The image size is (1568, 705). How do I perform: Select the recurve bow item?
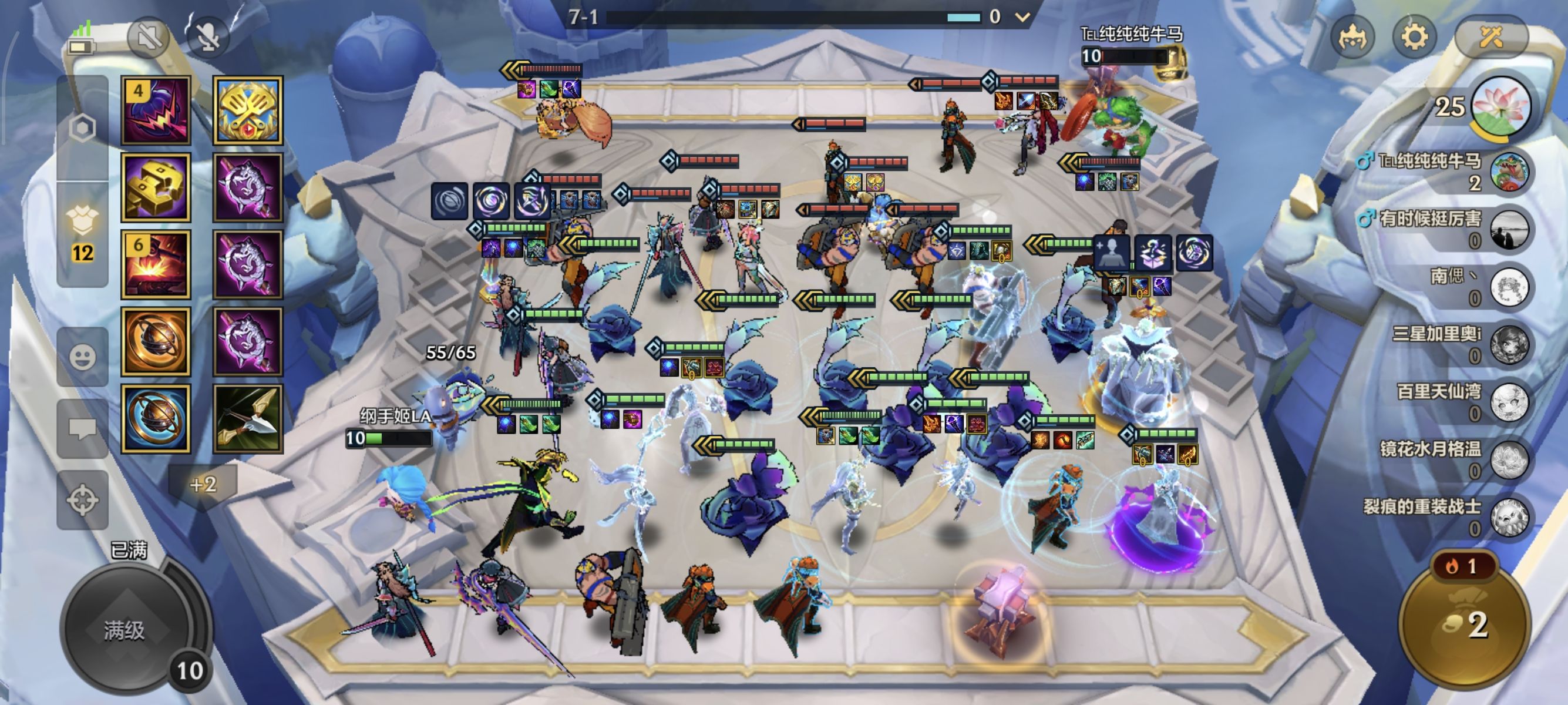click(x=248, y=419)
